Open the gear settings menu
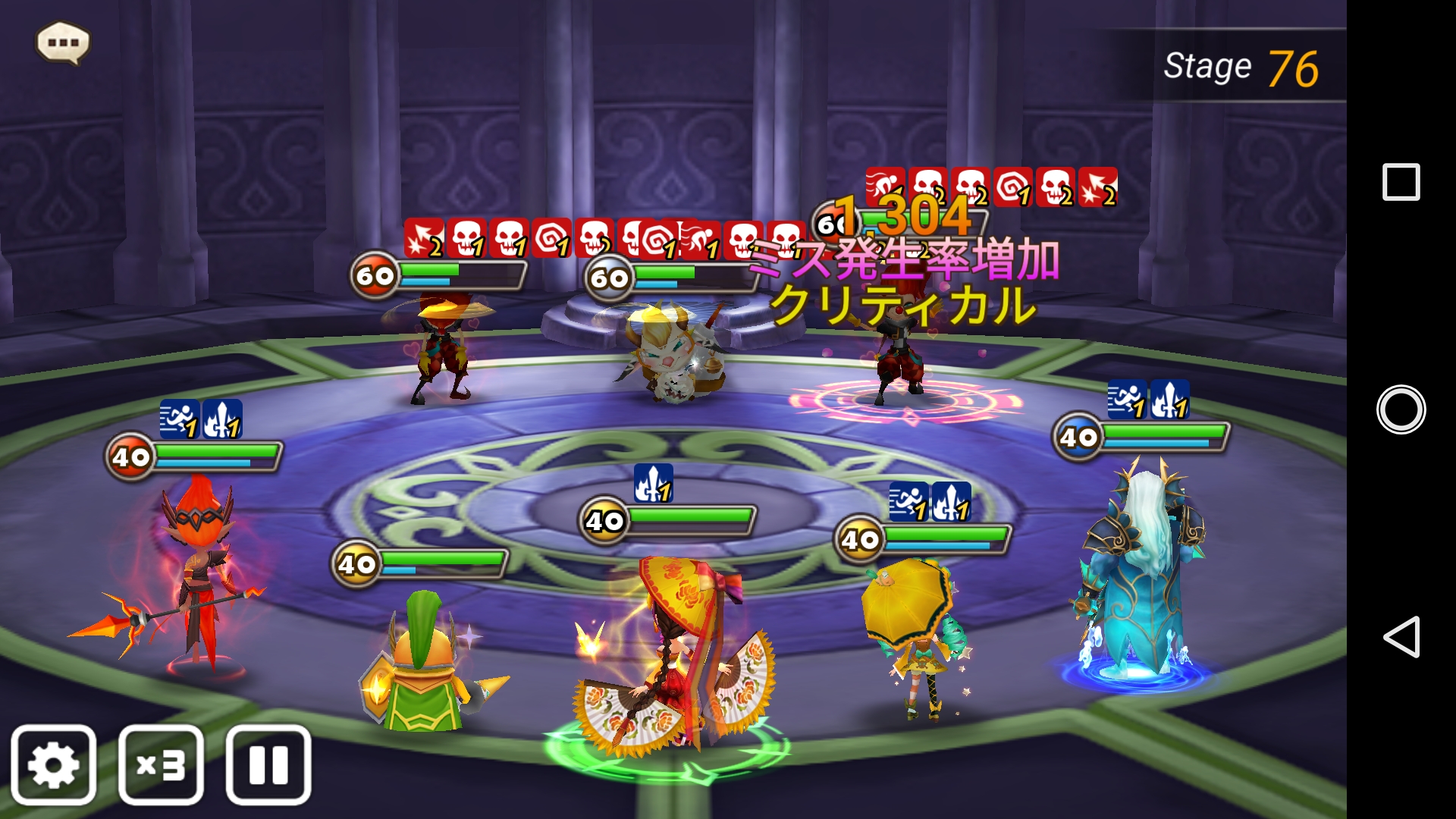Screen dimensions: 1456x819 (x=53, y=764)
